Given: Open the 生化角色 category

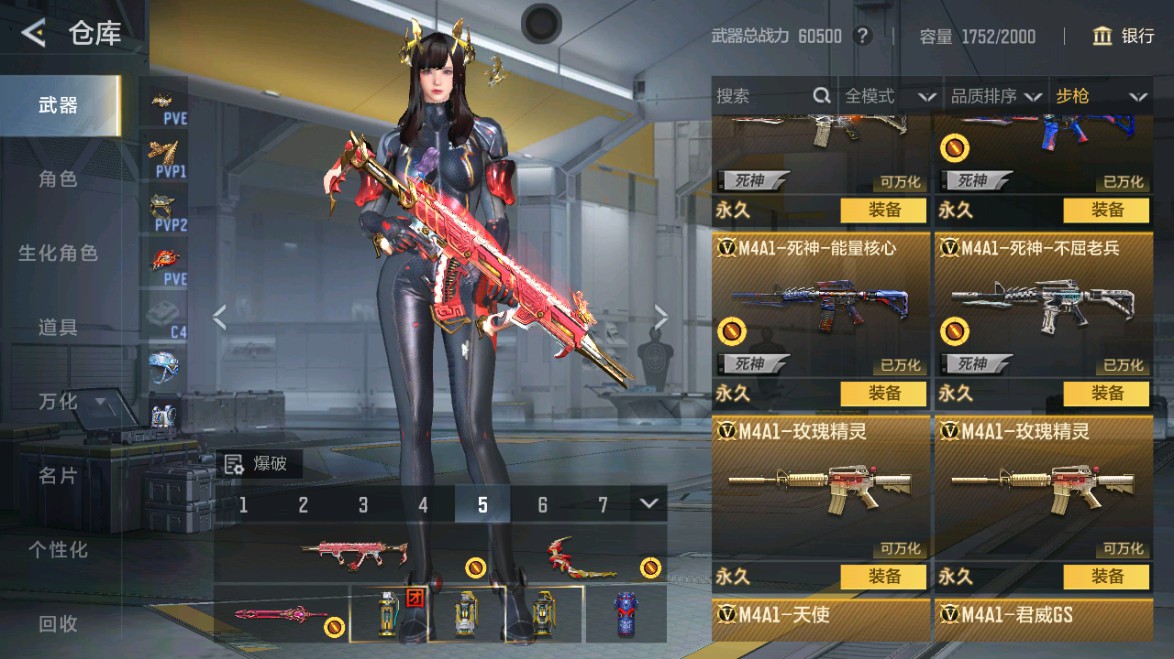Looking at the screenshot, I should click(58, 253).
